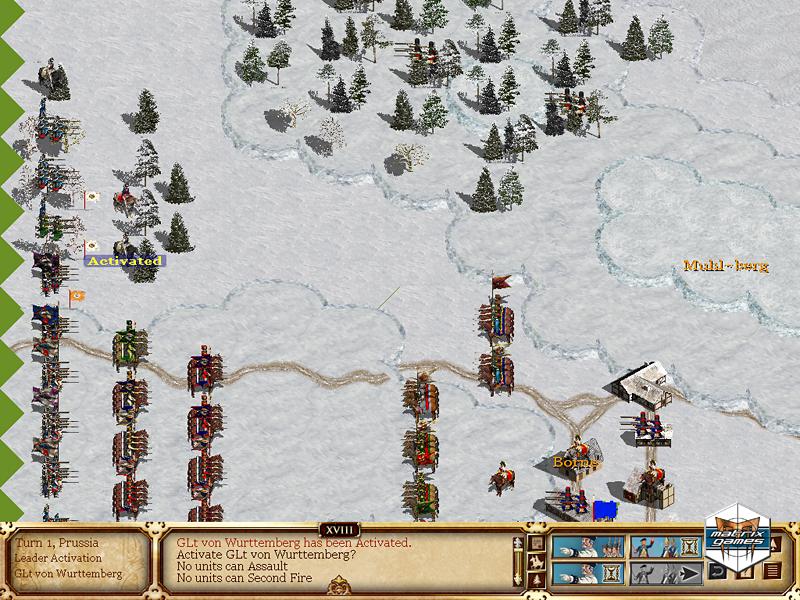Click the message log scrollbar
The width and height of the screenshot is (800, 600).
(x=517, y=560)
